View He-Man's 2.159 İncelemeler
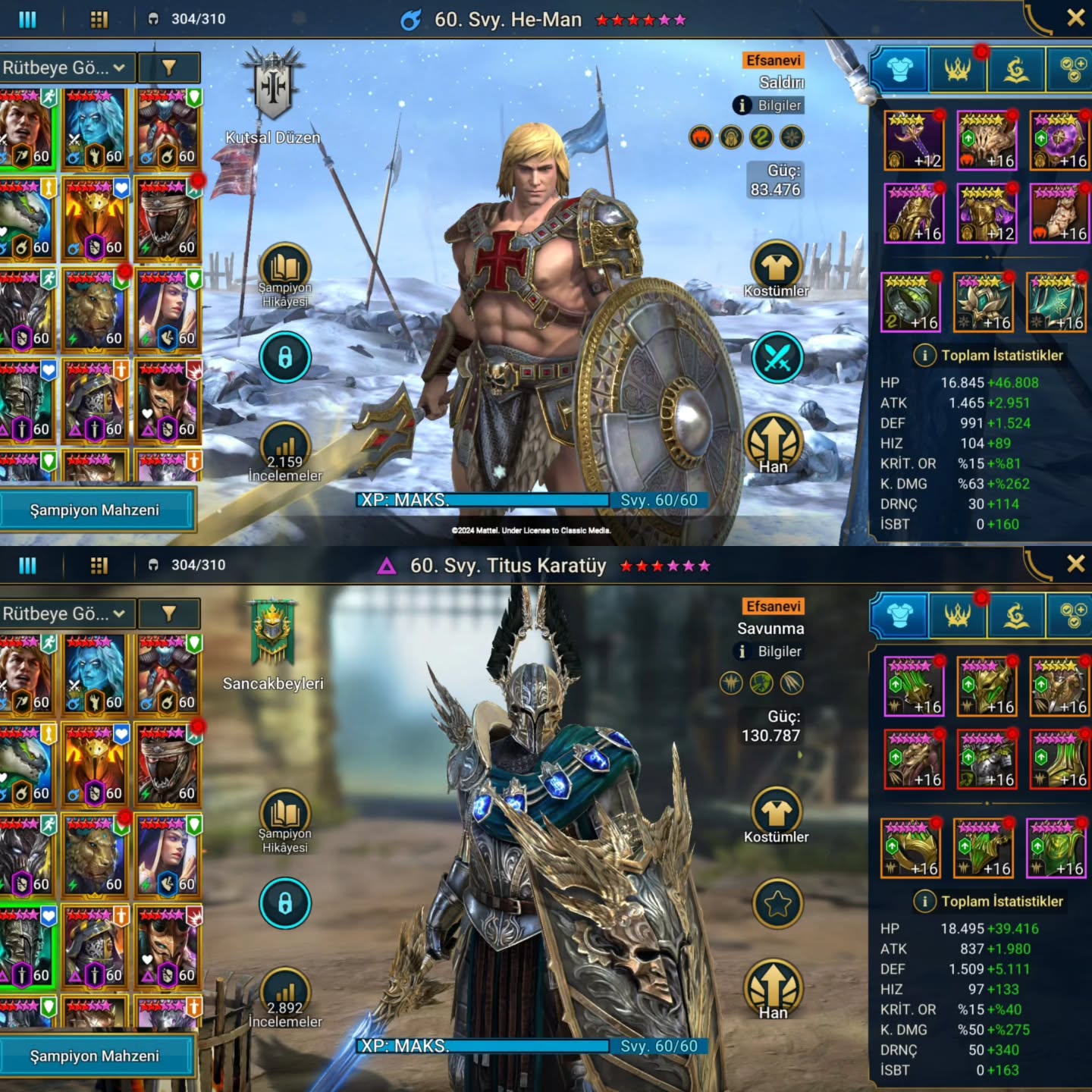This screenshot has height=1092, width=1092. pyautogui.click(x=285, y=452)
